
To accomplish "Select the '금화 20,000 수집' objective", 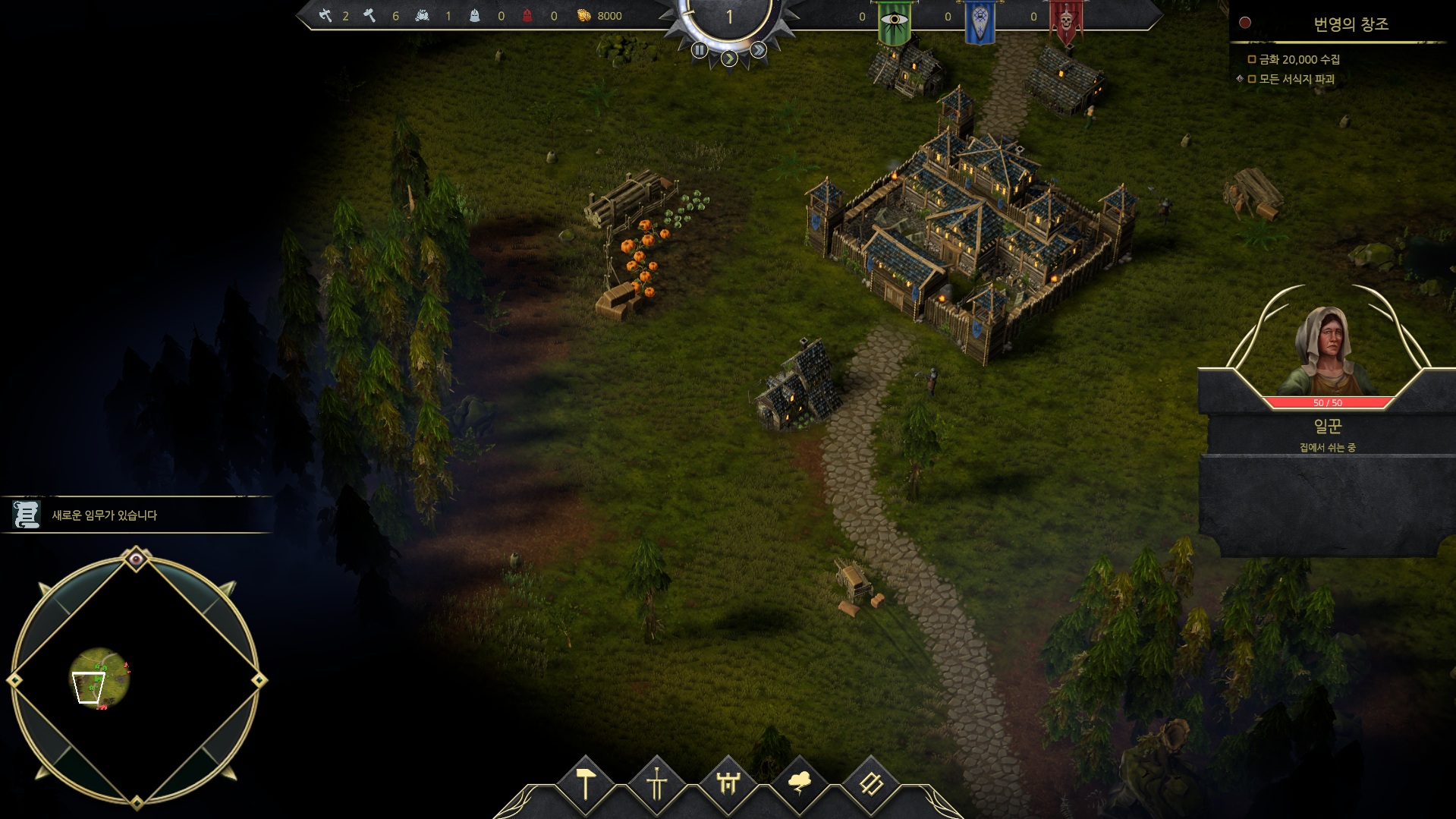I will coord(1298,59).
